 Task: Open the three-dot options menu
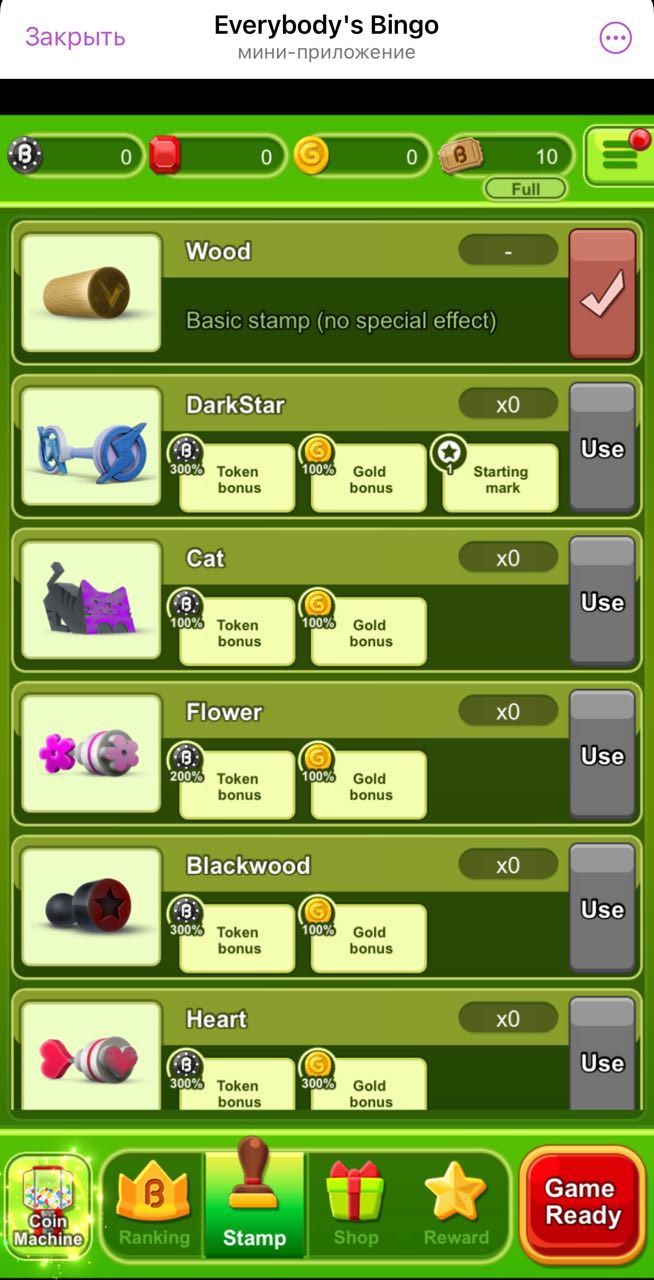click(x=615, y=38)
